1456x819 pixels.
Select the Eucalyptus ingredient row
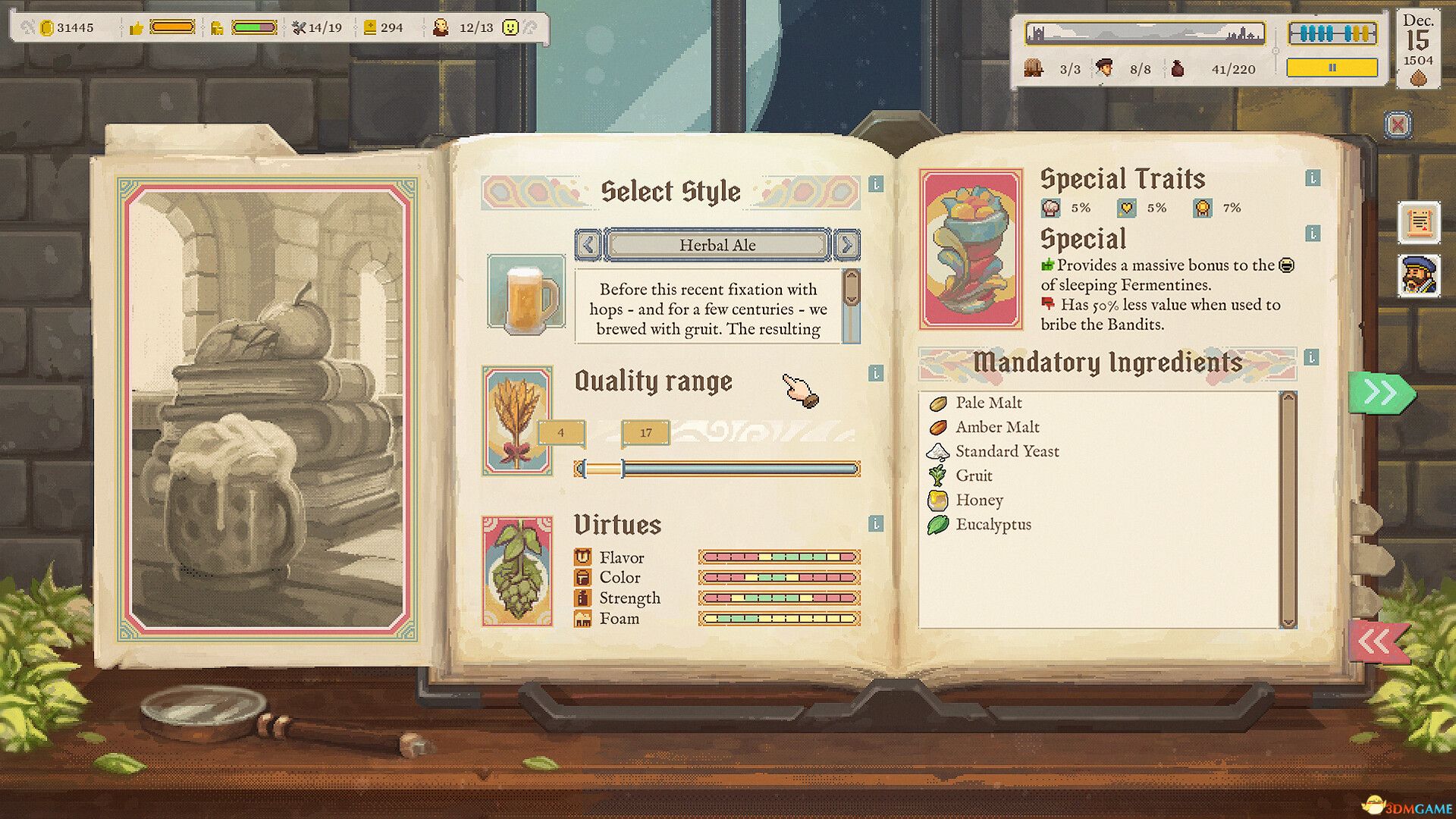pos(993,524)
